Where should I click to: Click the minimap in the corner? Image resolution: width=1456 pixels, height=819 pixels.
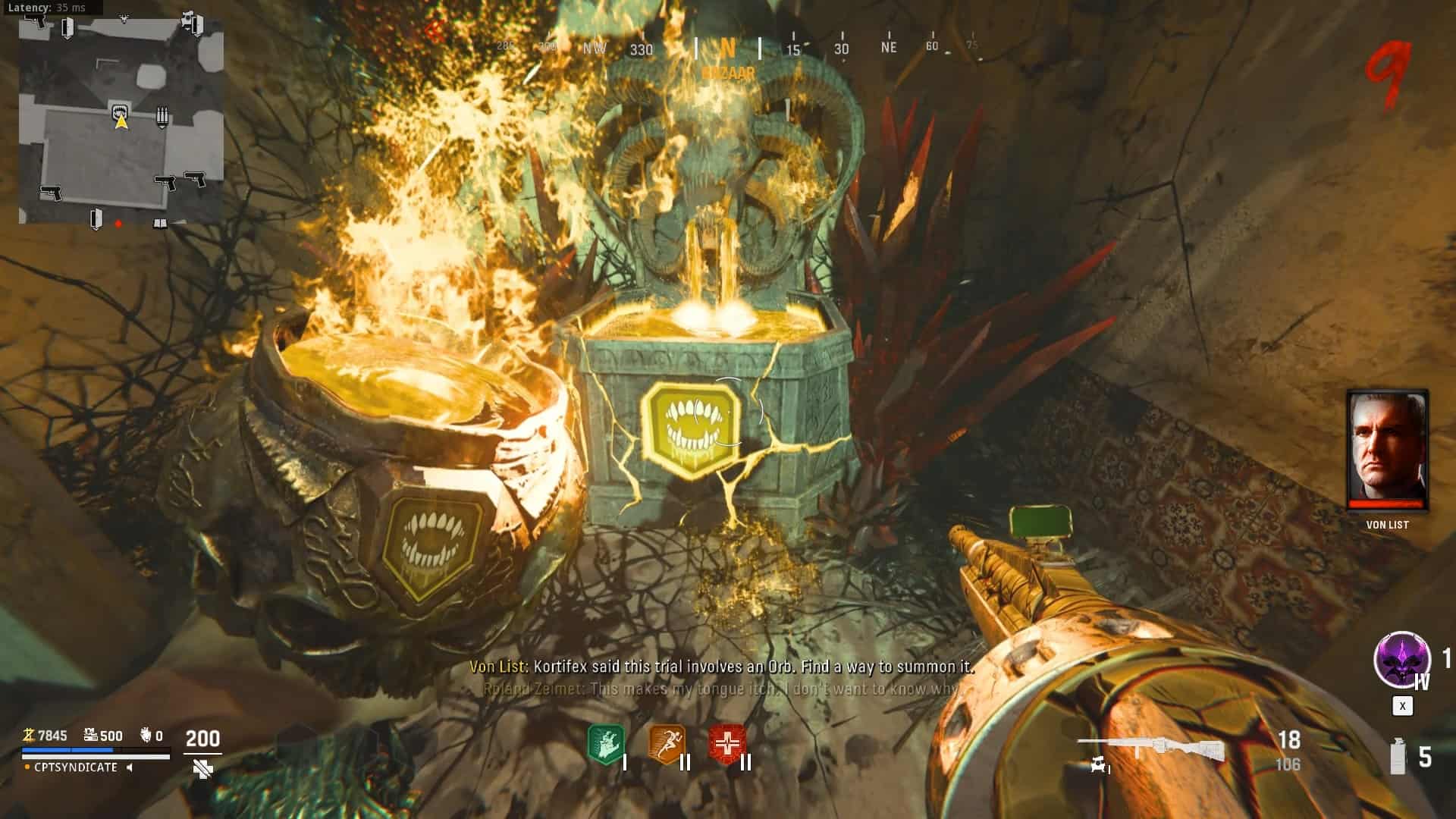pos(121,121)
